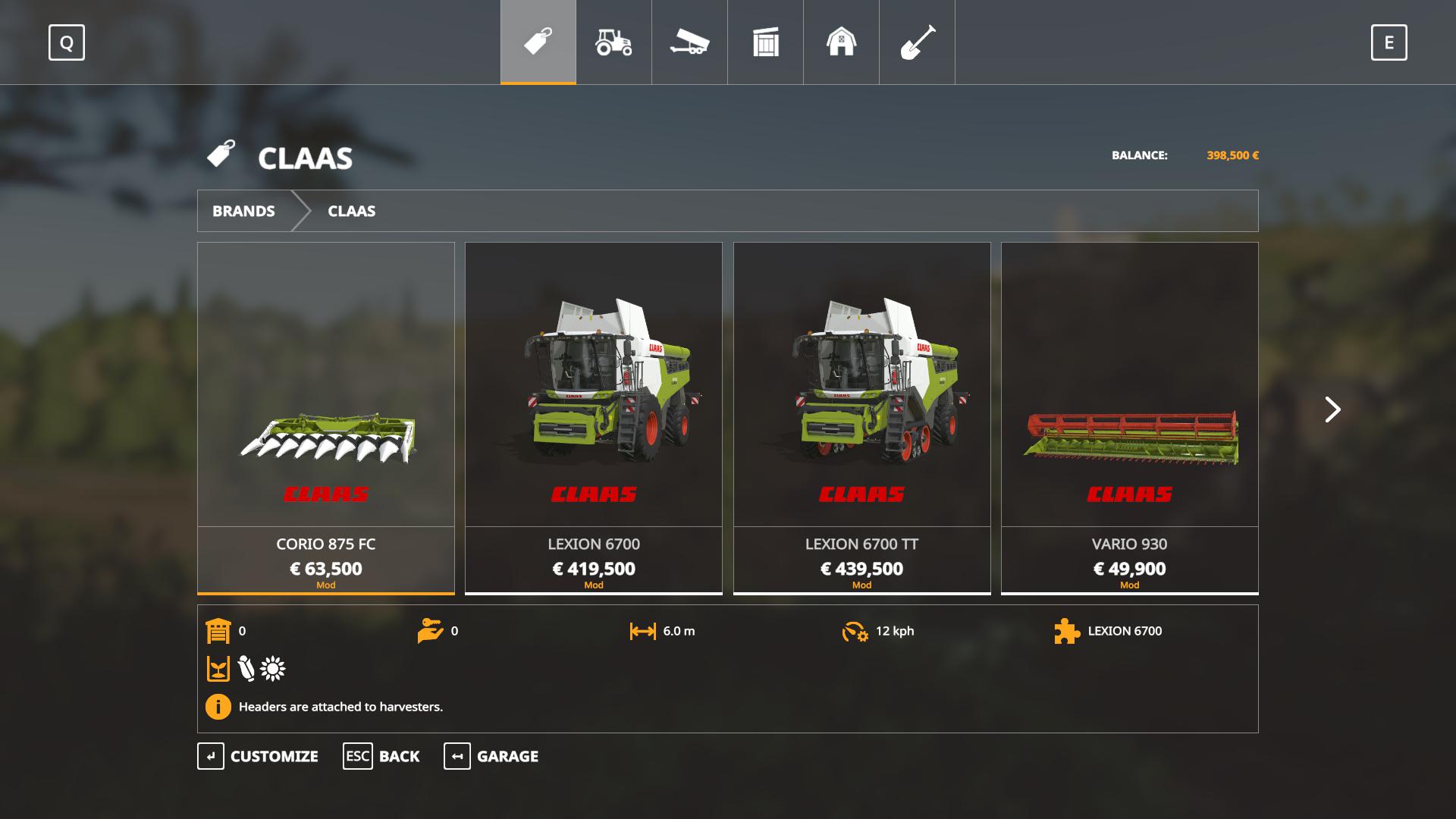Select the VARIO 930 header card

pyautogui.click(x=1129, y=417)
